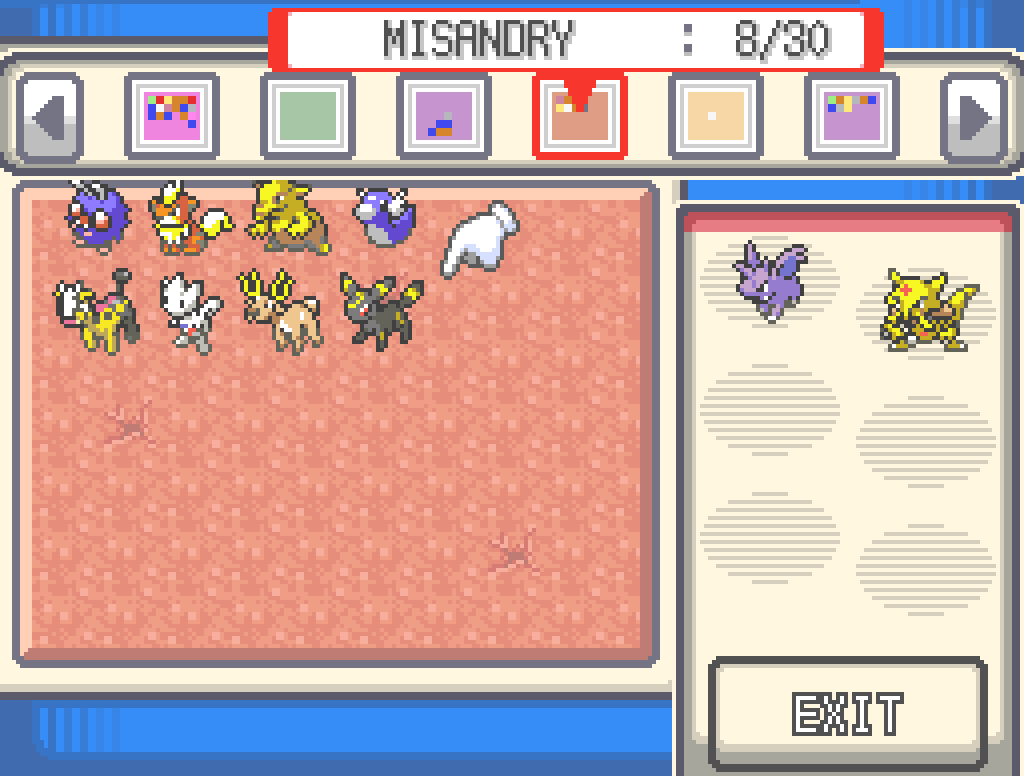Select the blue round seal Pokémon
Image resolution: width=1024 pixels, height=776 pixels.
coord(385,216)
